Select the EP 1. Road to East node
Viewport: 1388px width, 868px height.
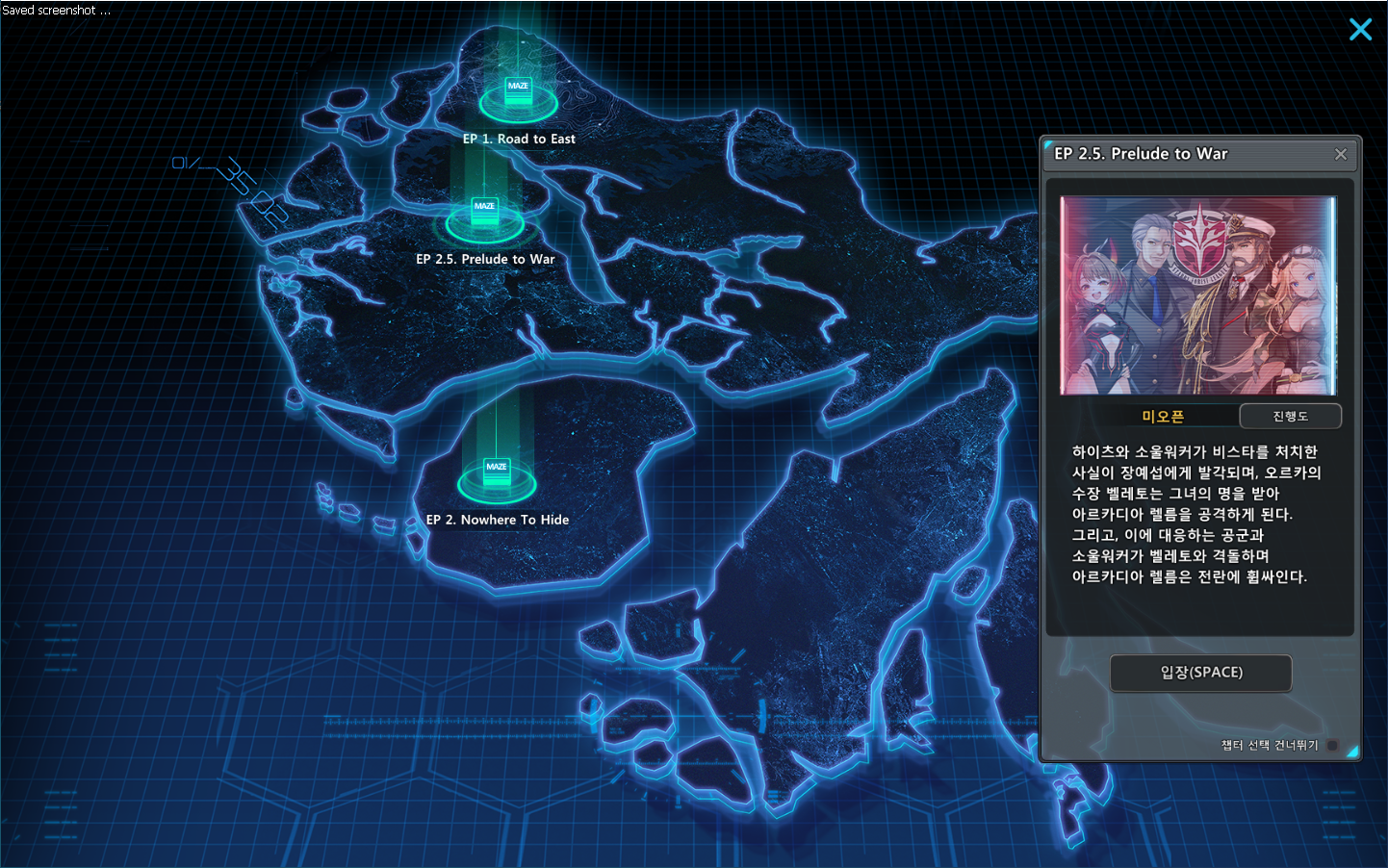pos(518,94)
